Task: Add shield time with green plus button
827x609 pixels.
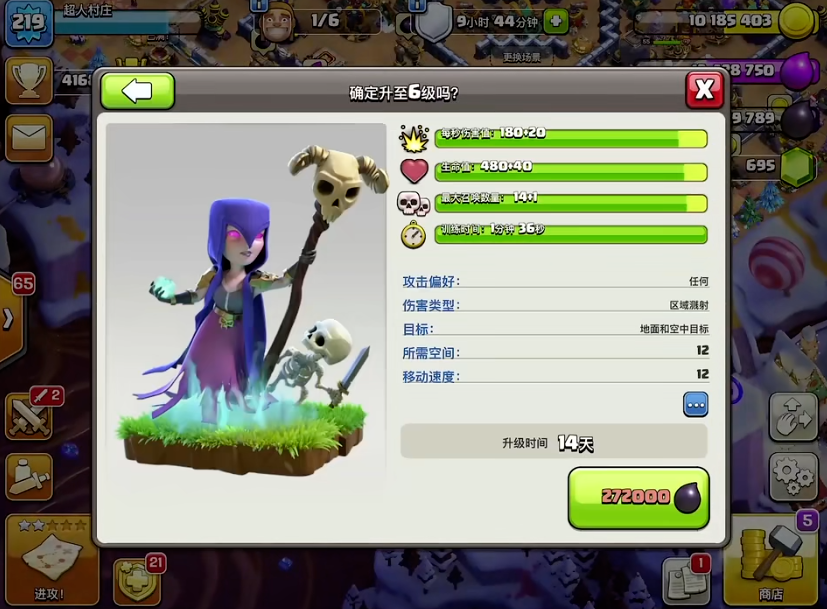Action: [556, 20]
